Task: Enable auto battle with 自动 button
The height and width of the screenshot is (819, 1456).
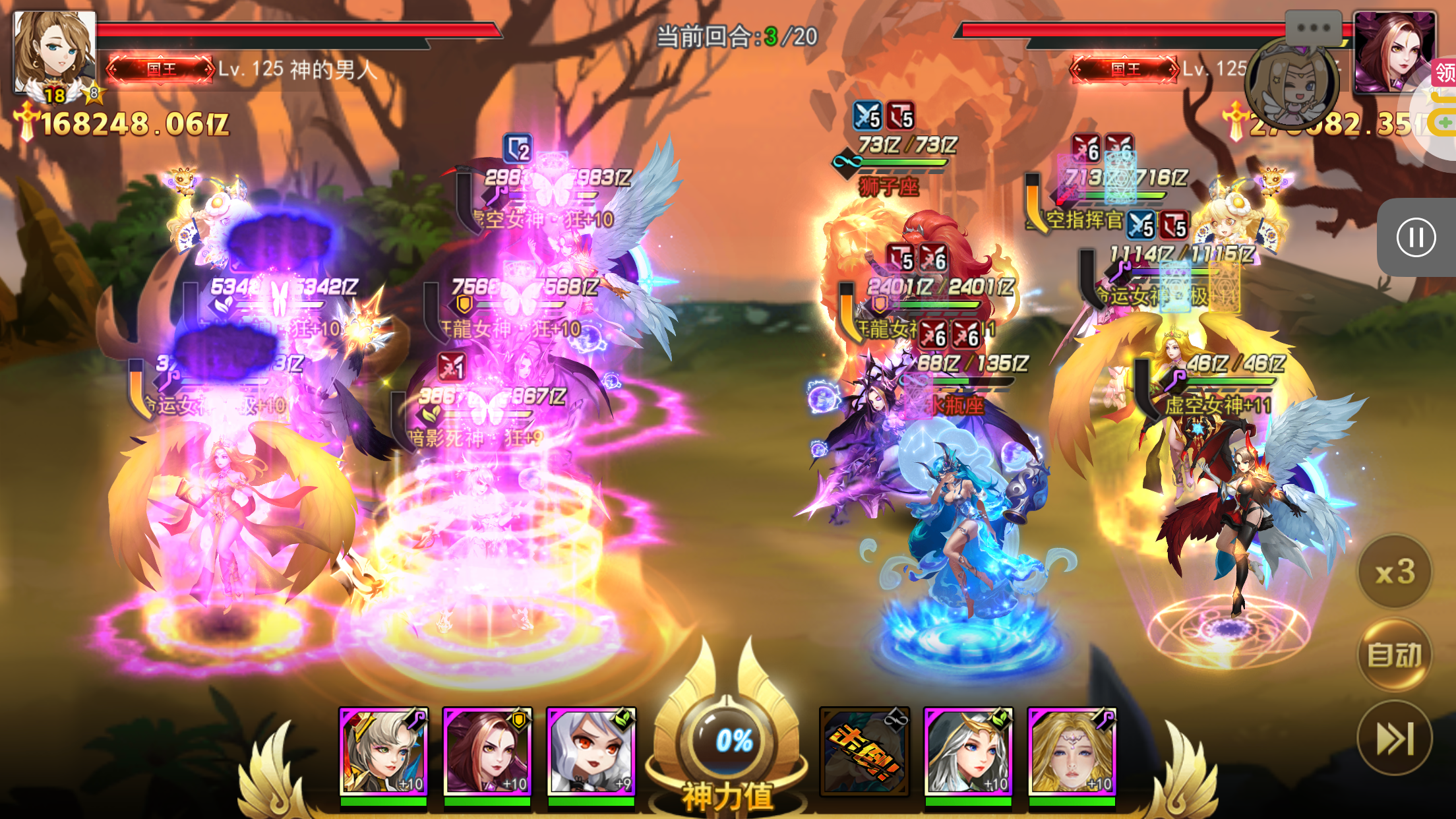Action: pyautogui.click(x=1395, y=655)
